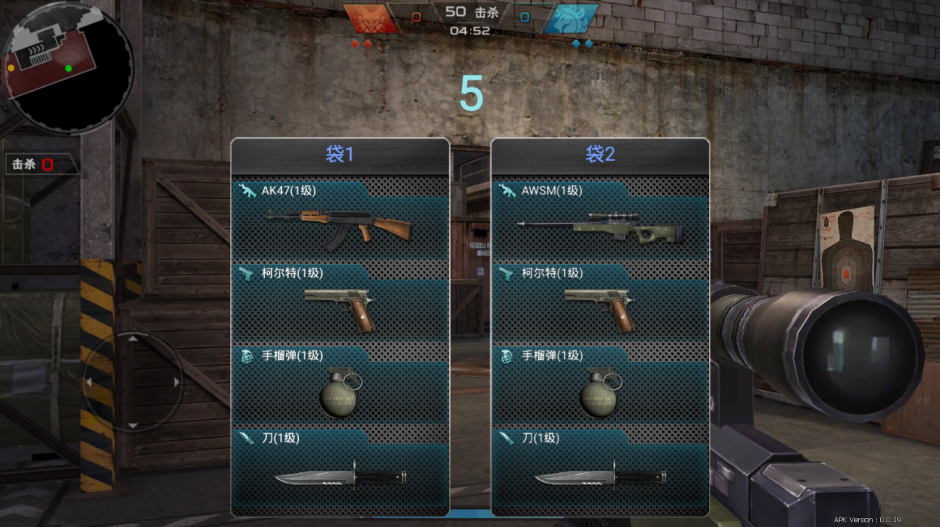
Task: Select the 袋2 loadout header
Action: tap(600, 155)
